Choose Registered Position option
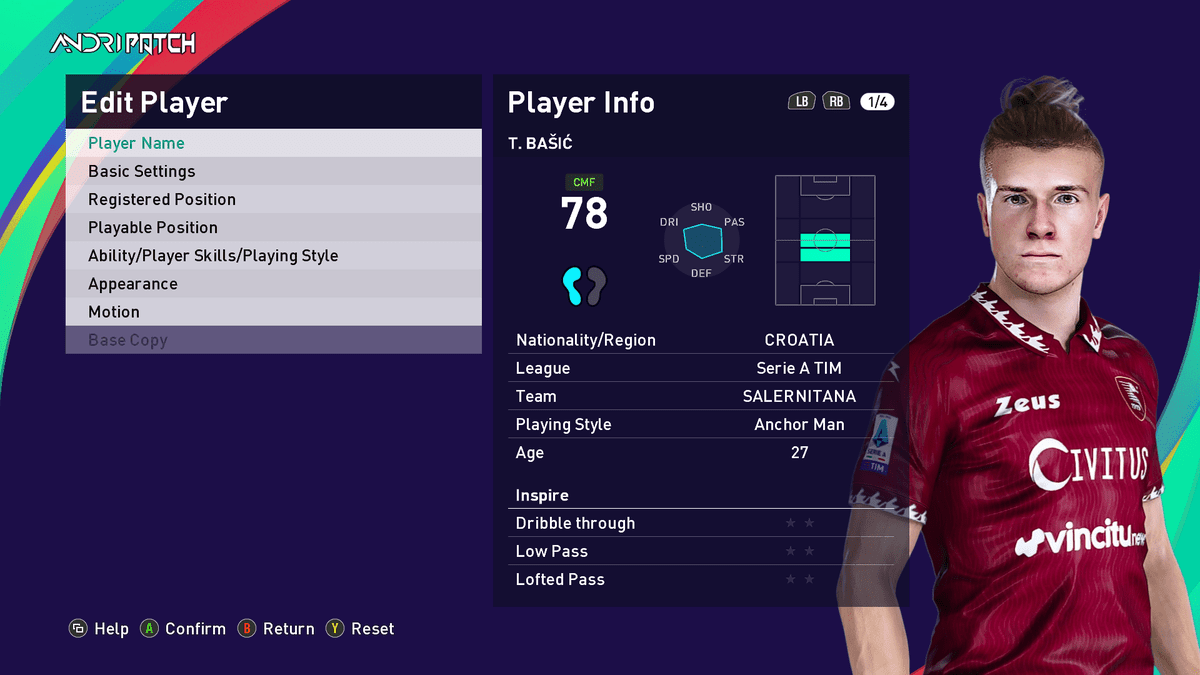Screen dimensions: 1200x675 pyautogui.click(x=273, y=199)
